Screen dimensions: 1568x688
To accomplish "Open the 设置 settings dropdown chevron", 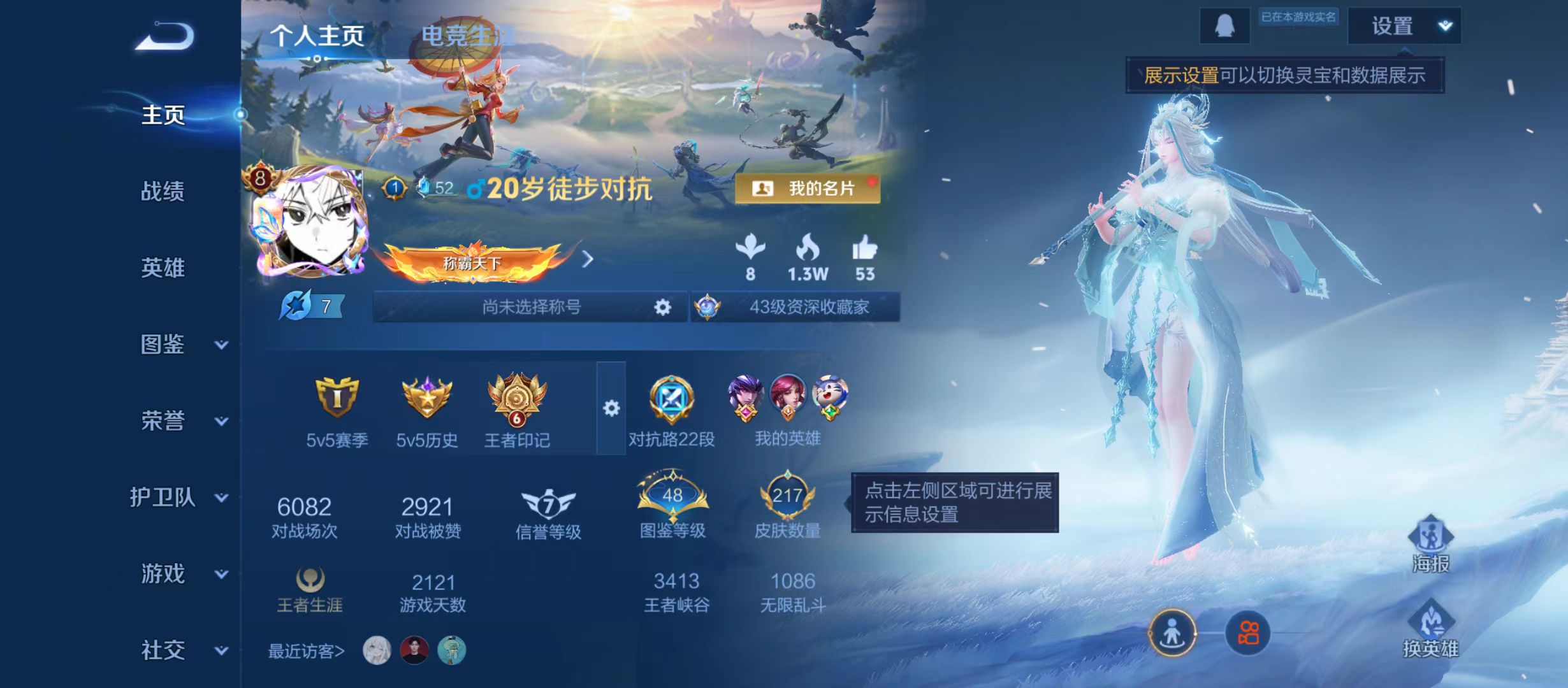I will coord(1447,25).
